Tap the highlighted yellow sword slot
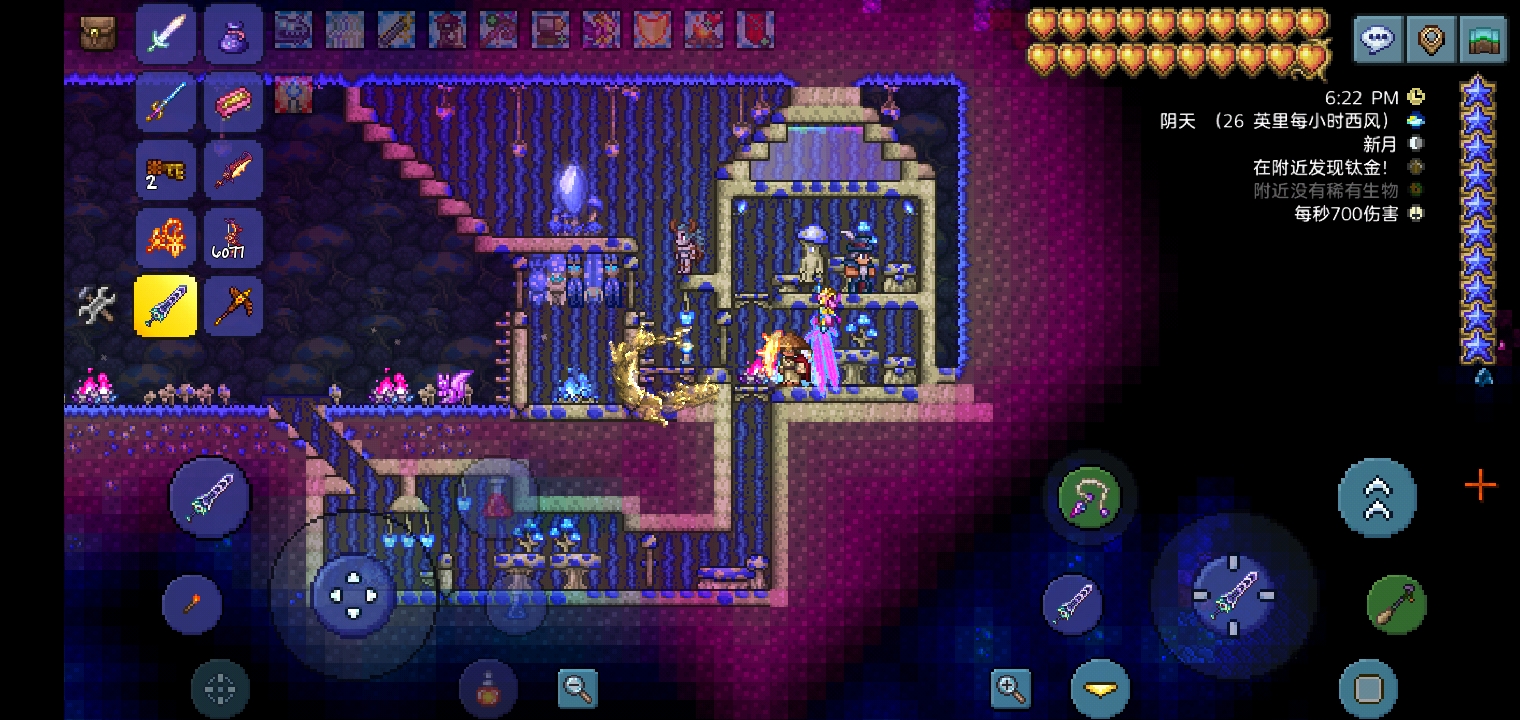The width and height of the screenshot is (1520, 720). point(166,305)
